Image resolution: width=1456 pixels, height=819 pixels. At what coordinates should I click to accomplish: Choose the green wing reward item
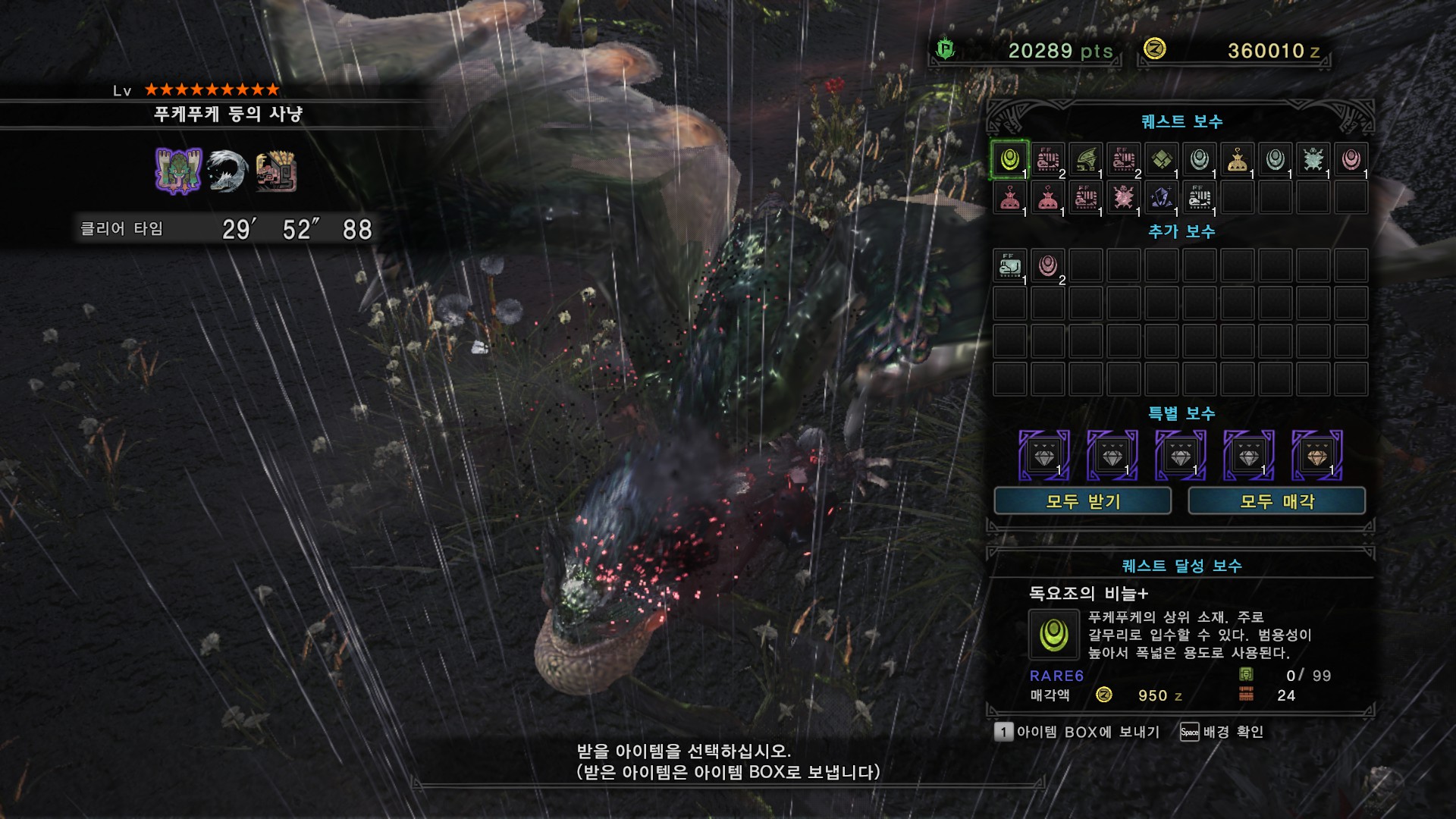(1085, 160)
